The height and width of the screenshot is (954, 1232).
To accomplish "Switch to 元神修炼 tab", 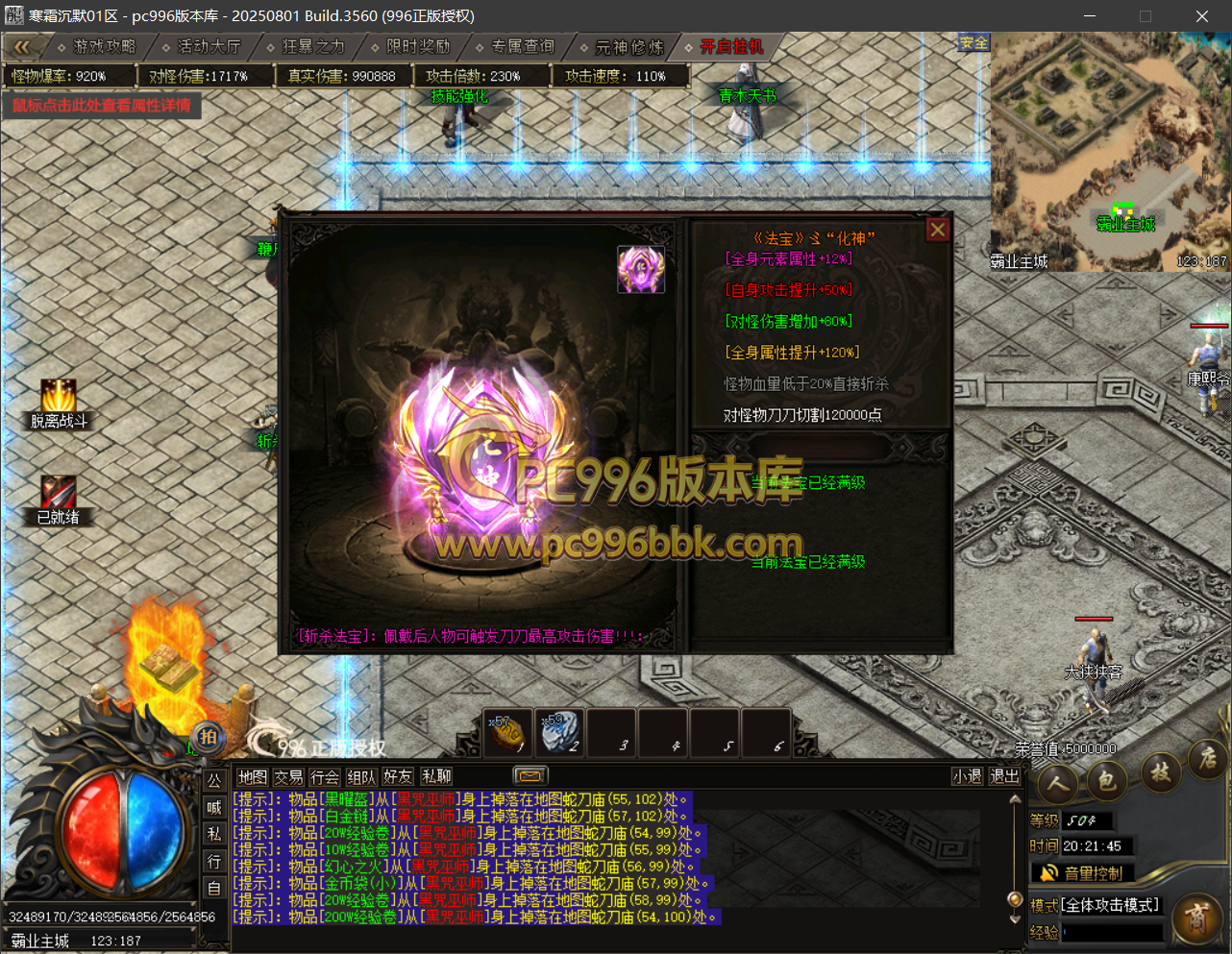I will (628, 46).
